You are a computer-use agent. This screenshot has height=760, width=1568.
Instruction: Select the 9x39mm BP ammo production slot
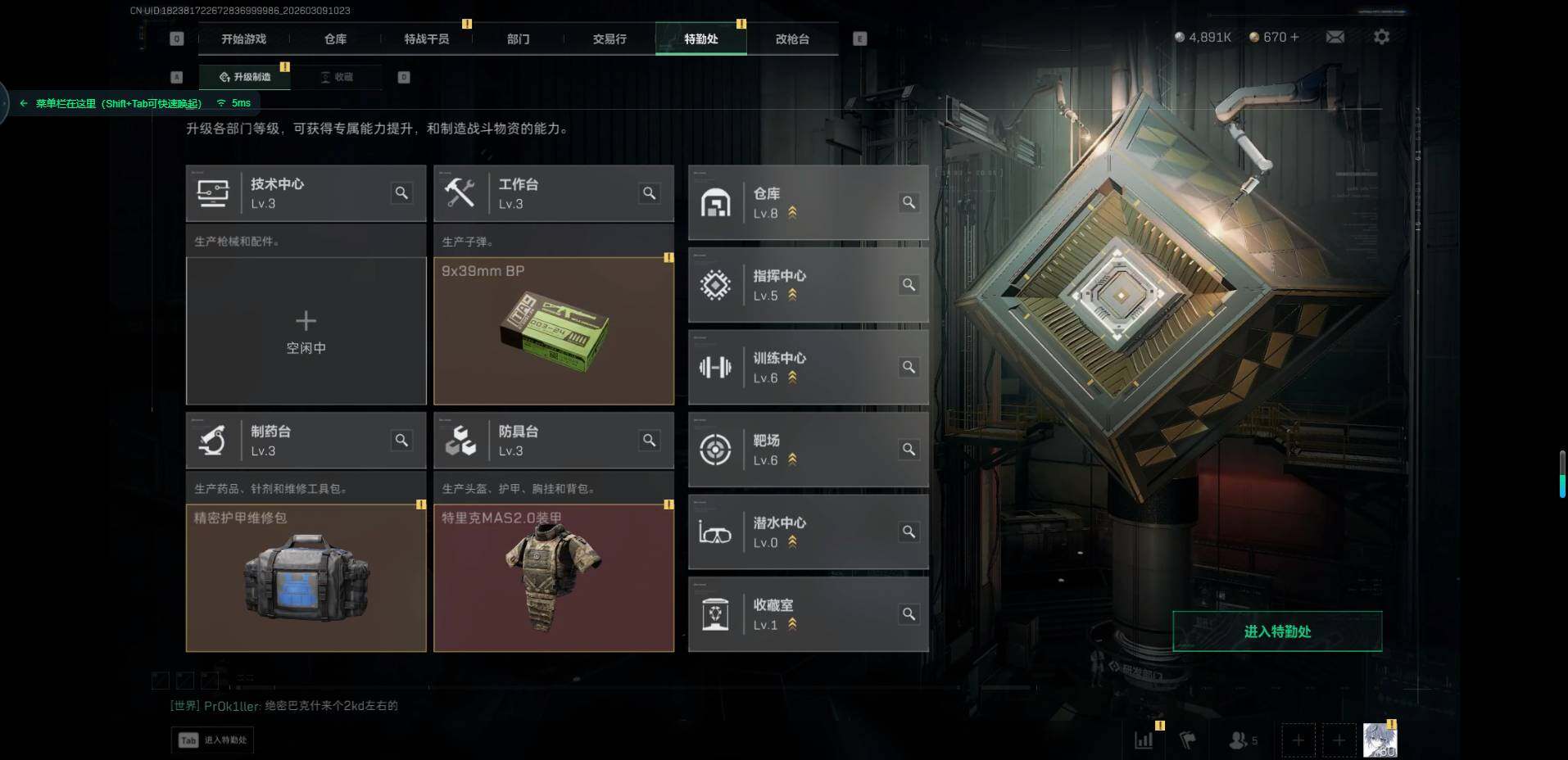pos(554,331)
